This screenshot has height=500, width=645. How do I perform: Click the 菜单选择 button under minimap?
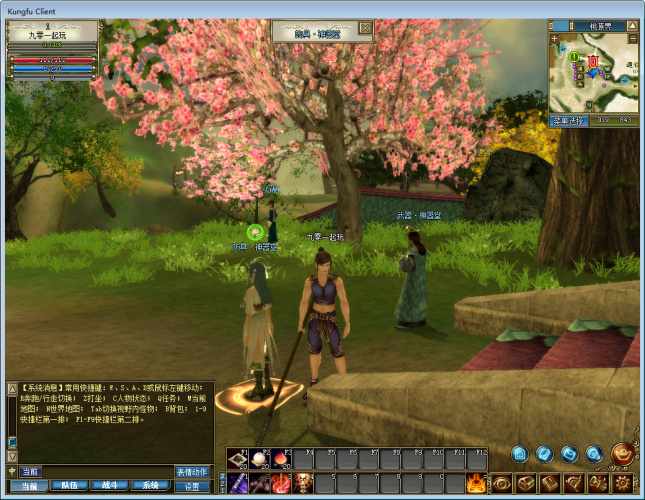click(566, 121)
